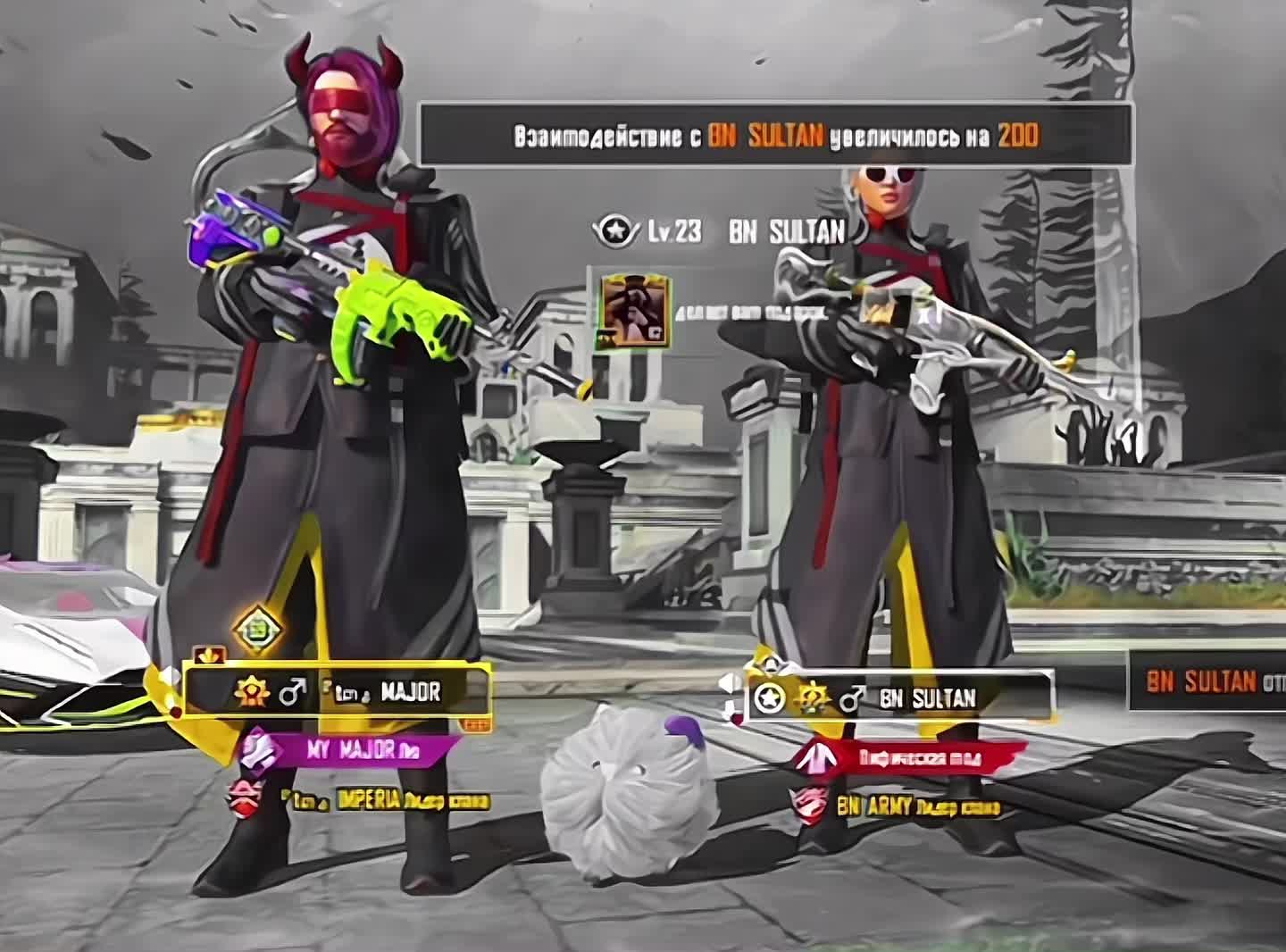Click the BN SULTAN interaction notification banner

(775, 136)
